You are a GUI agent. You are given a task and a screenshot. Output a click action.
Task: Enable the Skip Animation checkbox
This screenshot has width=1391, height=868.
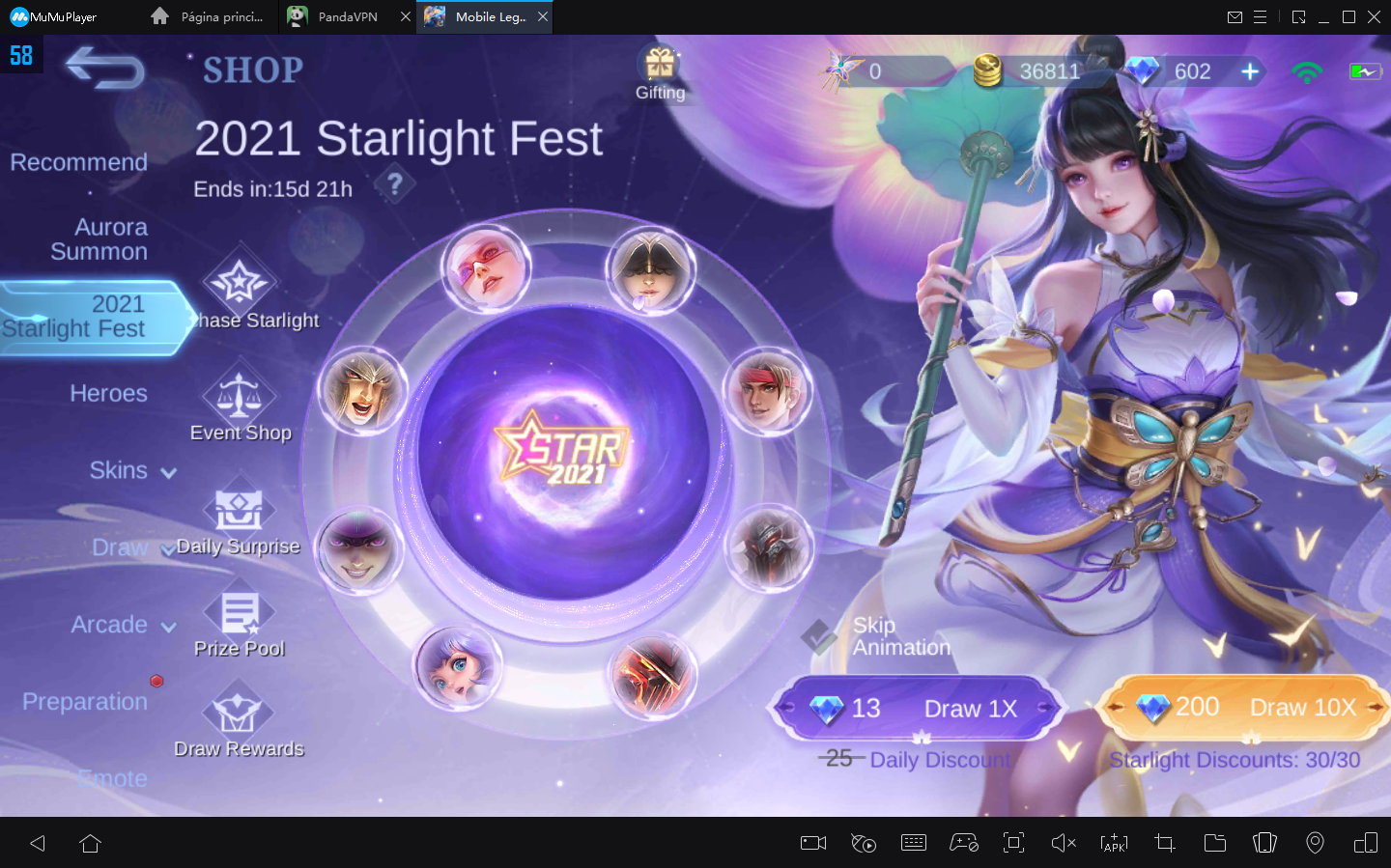click(x=820, y=636)
